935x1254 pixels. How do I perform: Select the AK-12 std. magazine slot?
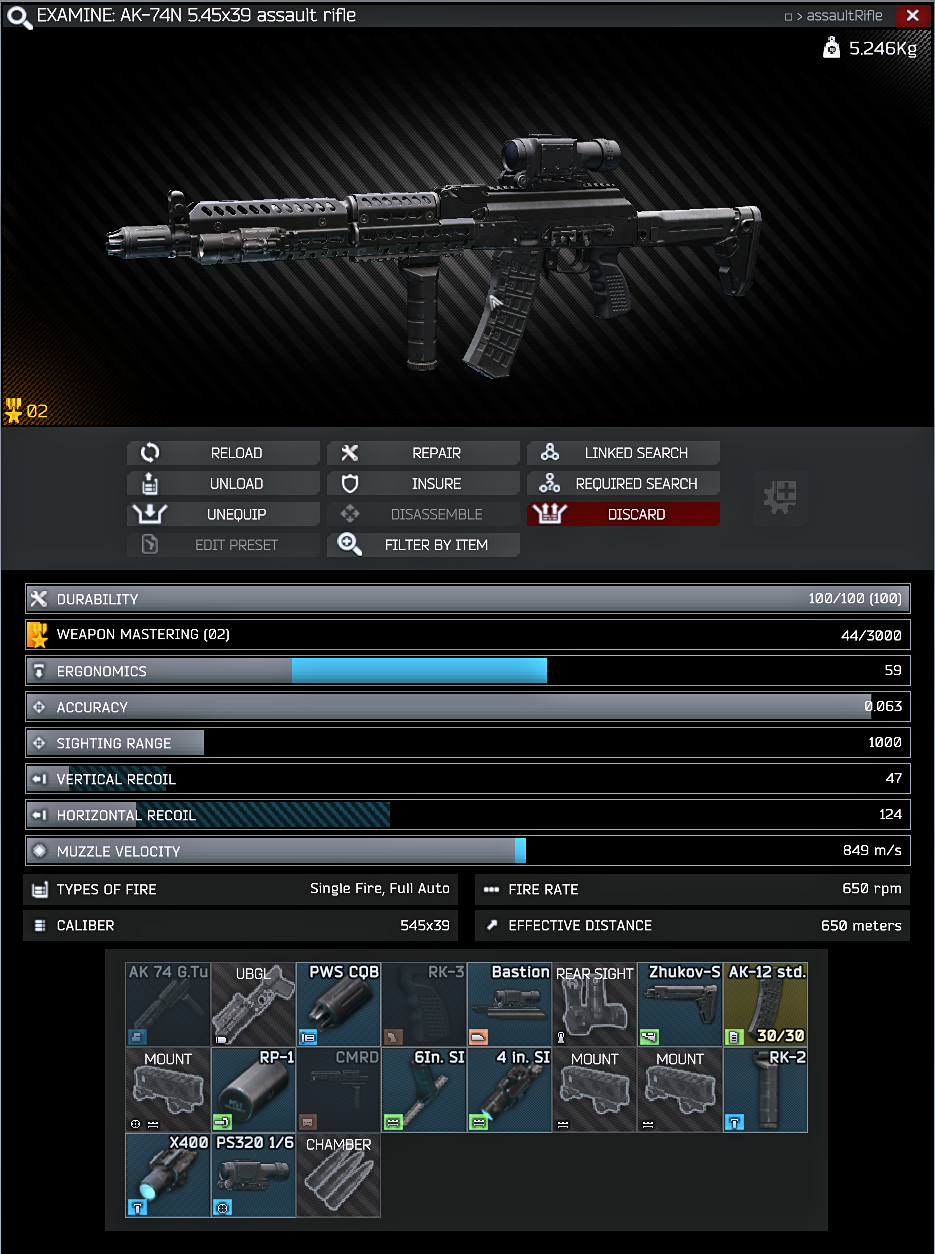click(766, 1004)
